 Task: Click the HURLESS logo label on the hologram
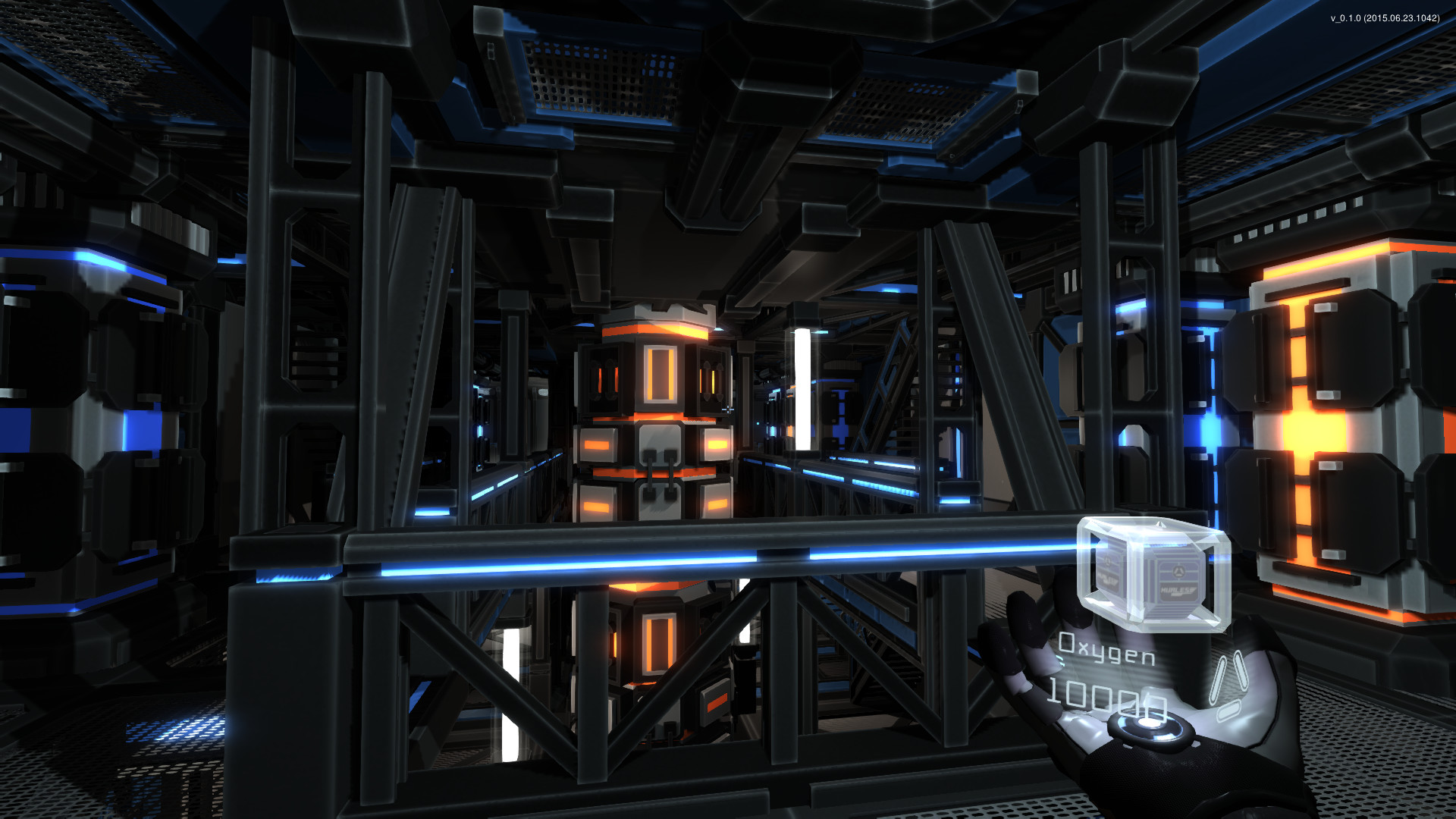click(1177, 589)
